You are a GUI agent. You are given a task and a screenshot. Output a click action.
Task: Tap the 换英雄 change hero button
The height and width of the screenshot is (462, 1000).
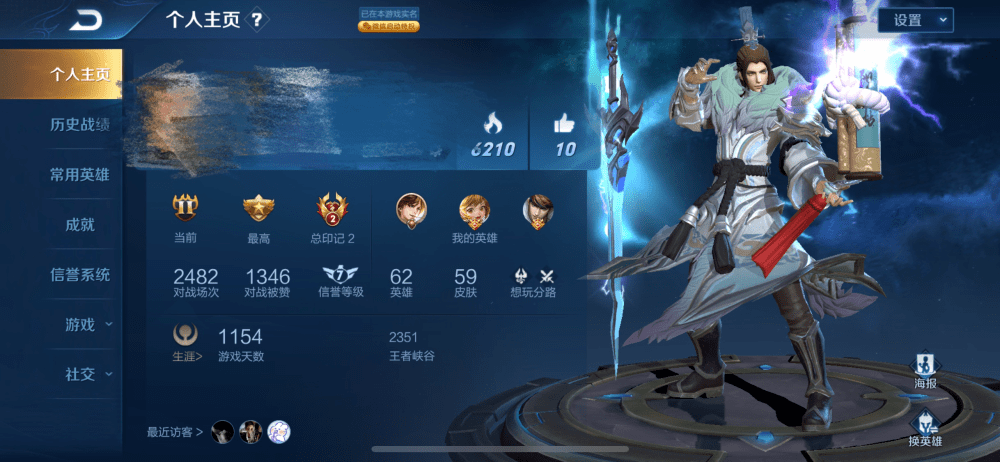click(925, 428)
